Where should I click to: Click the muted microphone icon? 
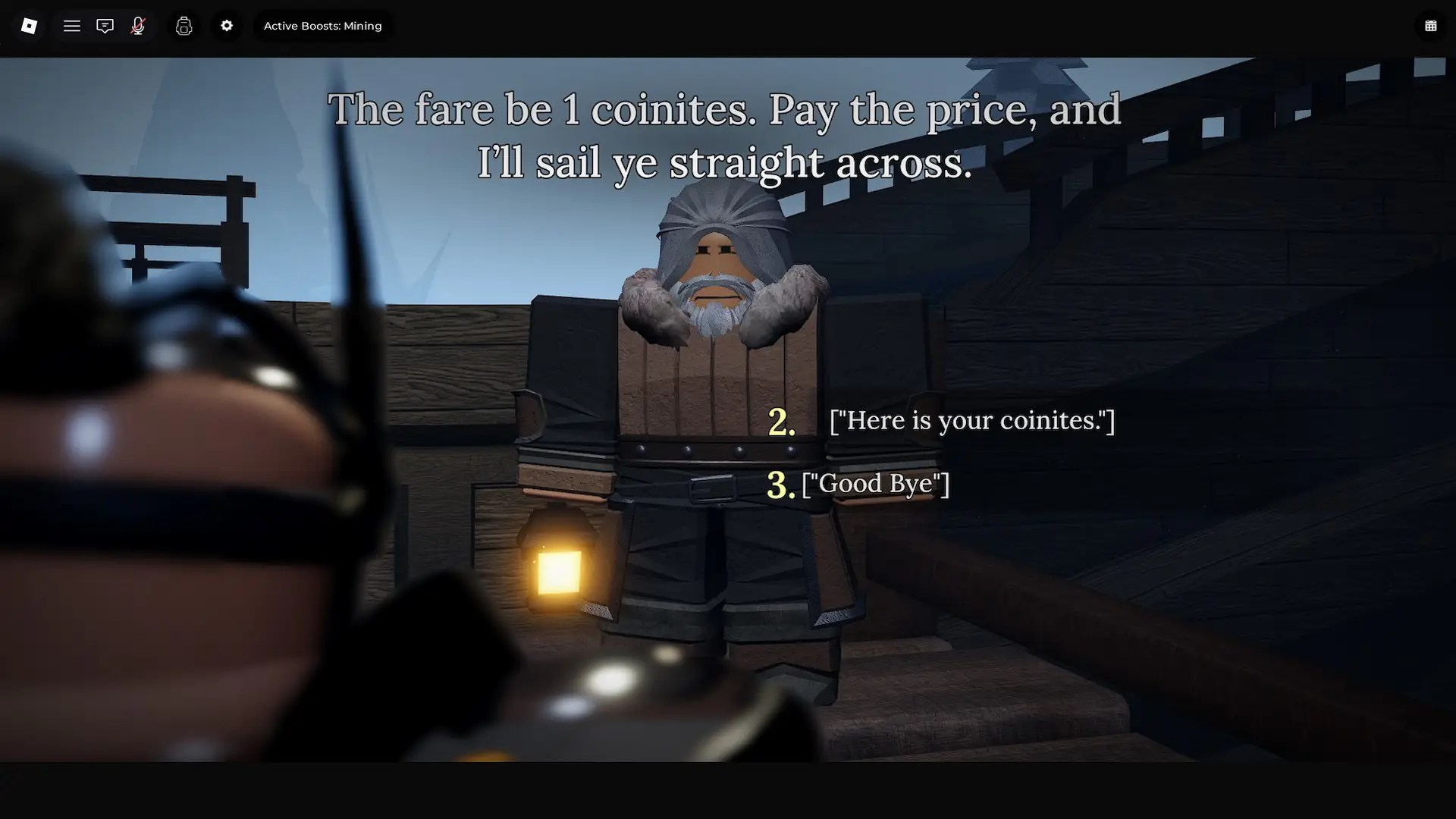(x=138, y=25)
